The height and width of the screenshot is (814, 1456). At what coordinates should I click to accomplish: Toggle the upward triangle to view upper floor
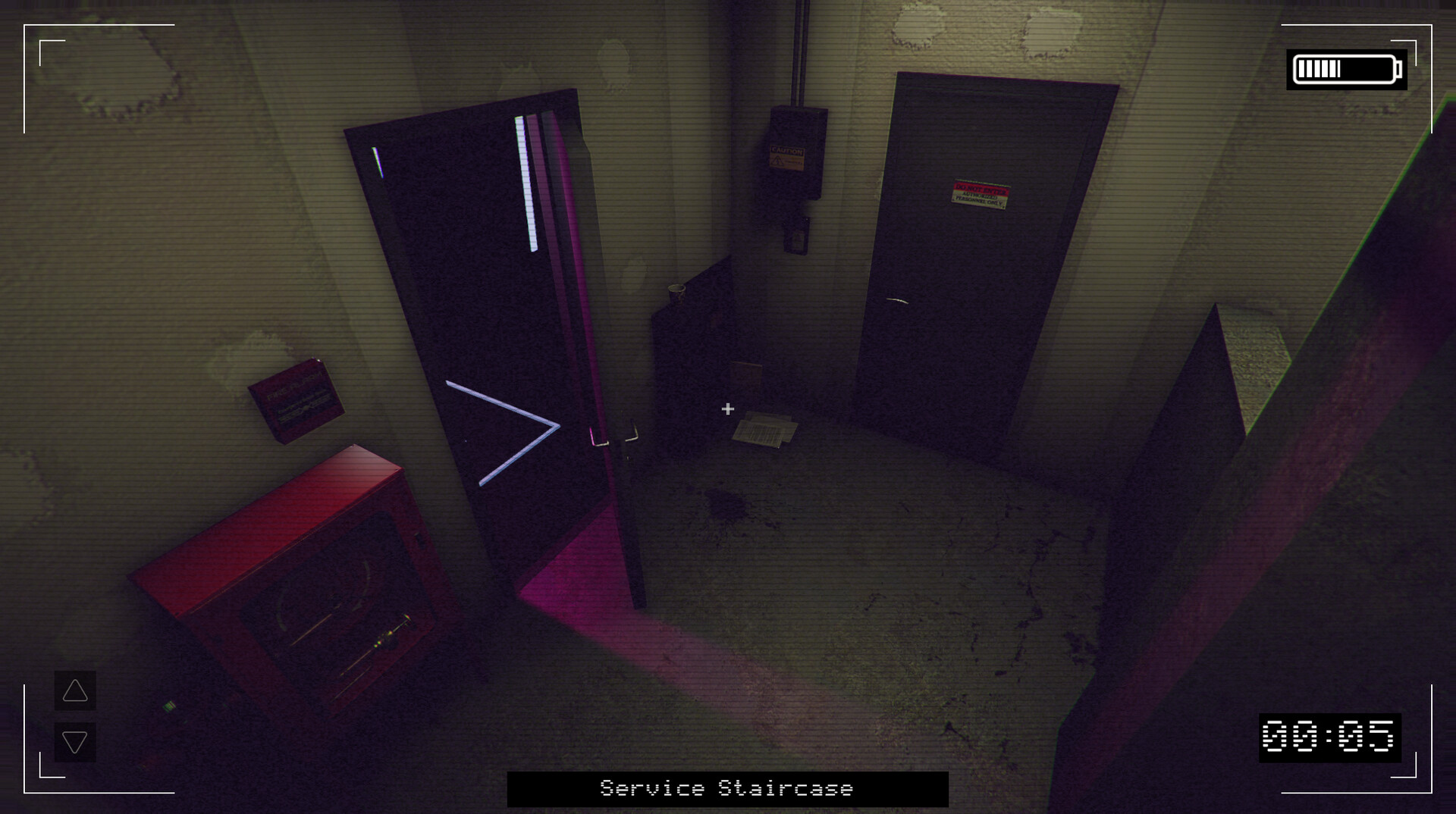point(74,692)
